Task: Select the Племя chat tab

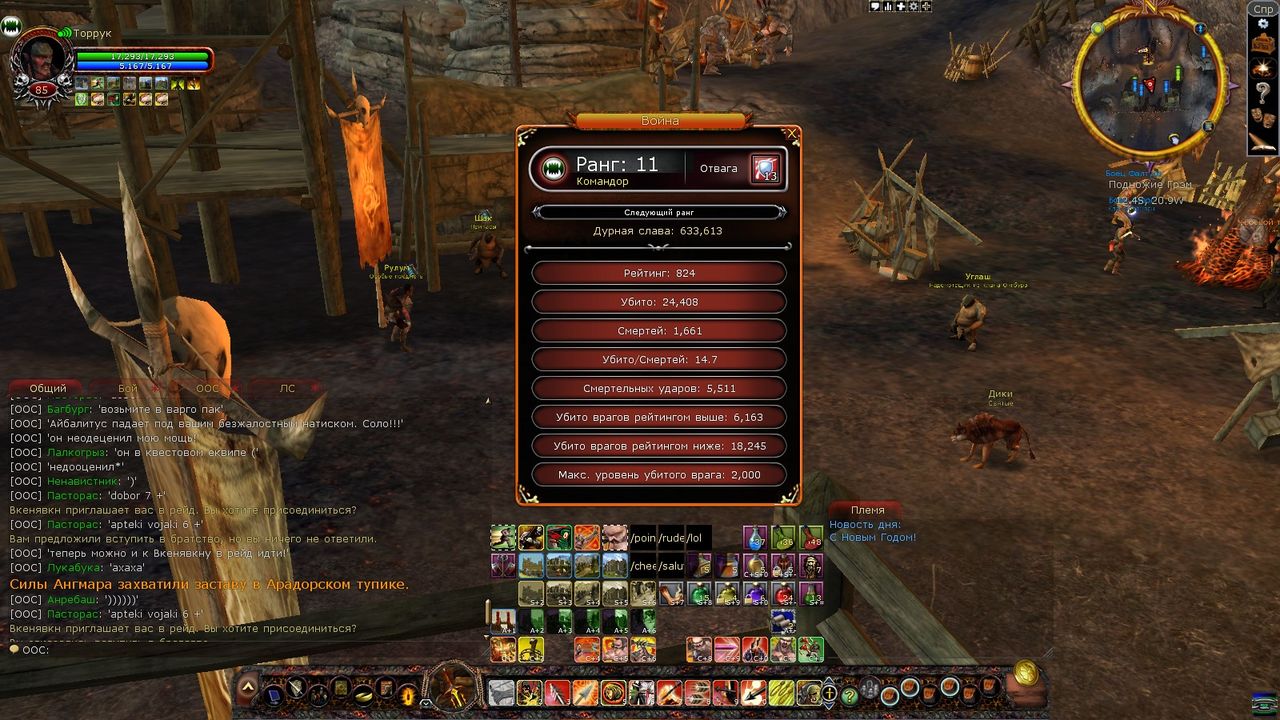Action: coord(867,509)
